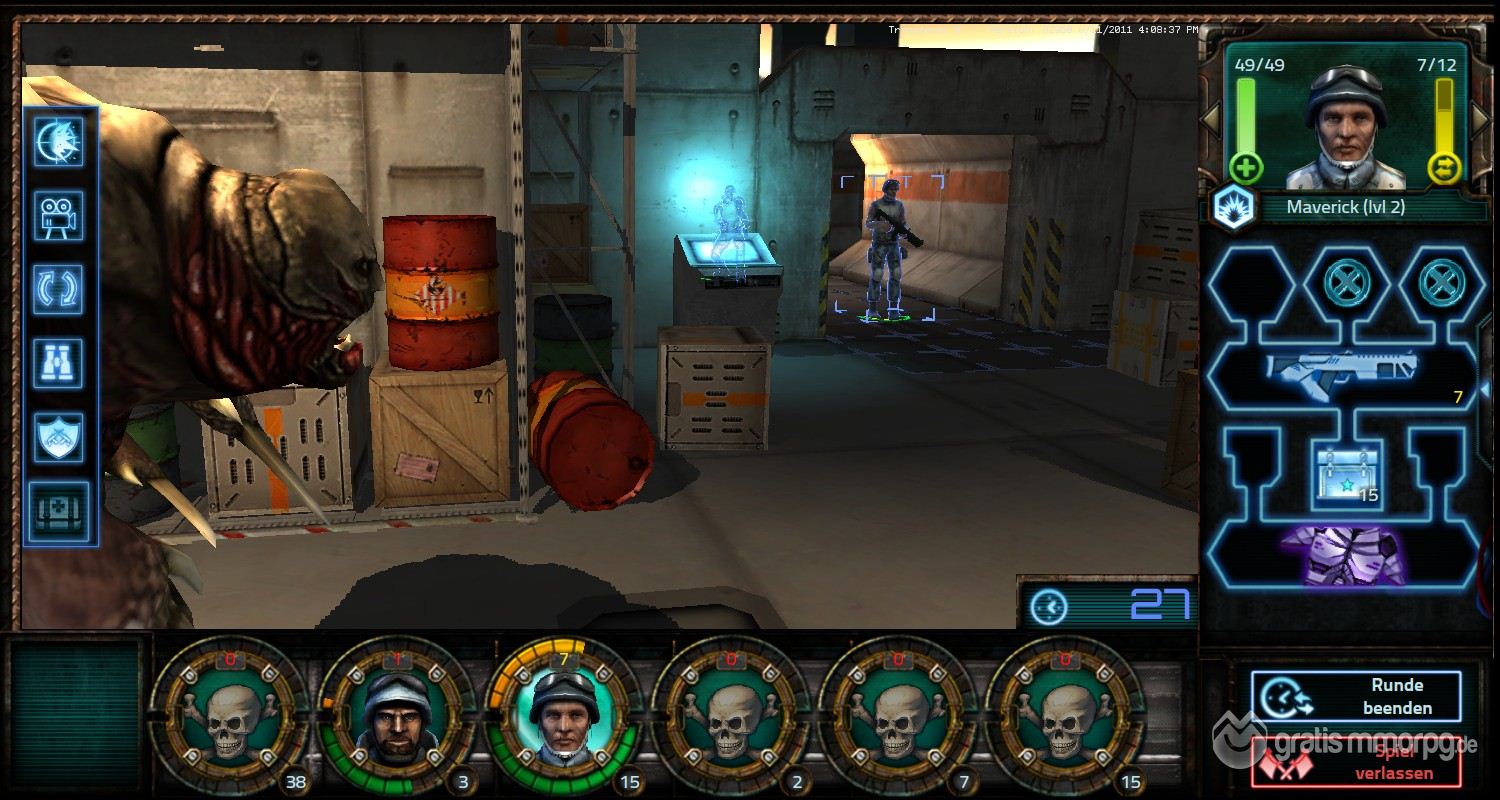The width and height of the screenshot is (1500, 800).
Task: Select the purple body armor slot
Action: pyautogui.click(x=1342, y=555)
